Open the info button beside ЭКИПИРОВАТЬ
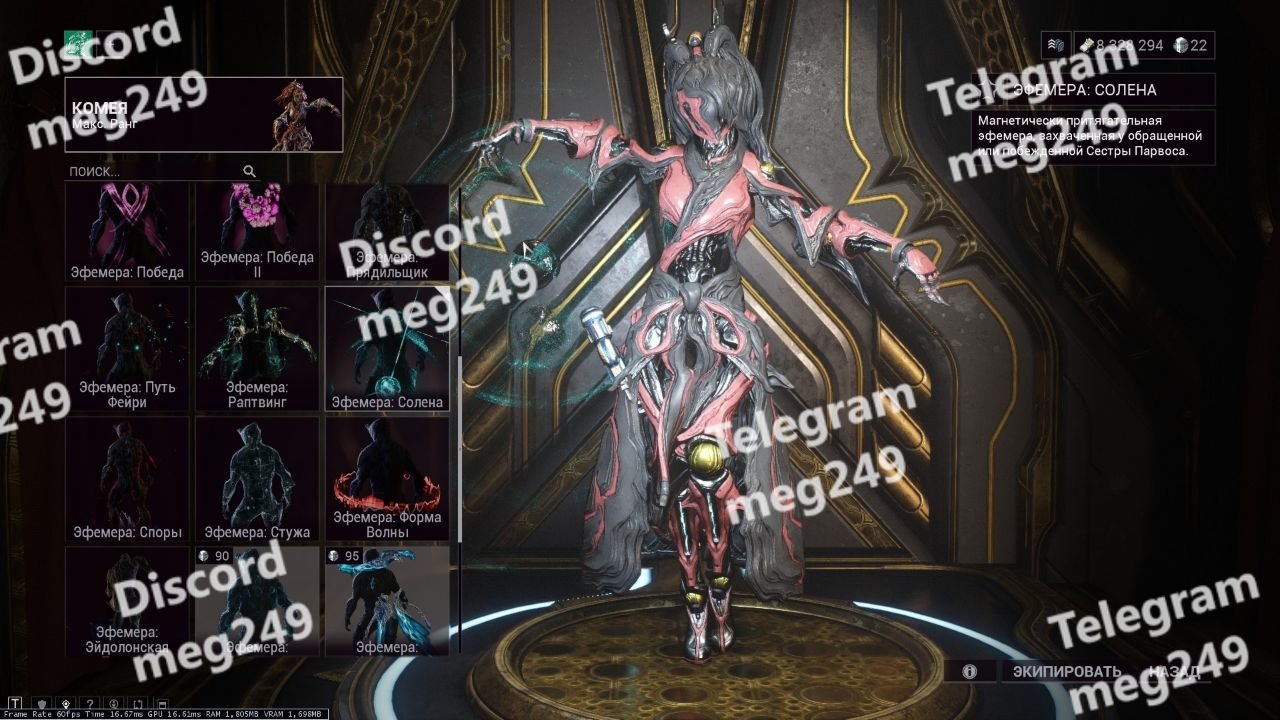The height and width of the screenshot is (720, 1280). [969, 671]
